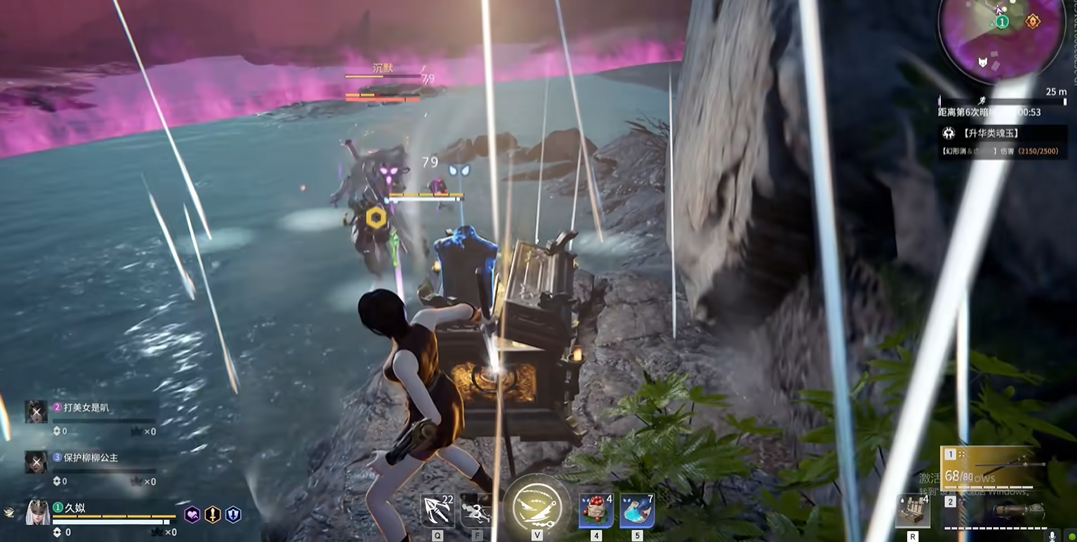This screenshot has width=1077, height=542.
Task: Select the blue scroll consumable slot
Action: [x=636, y=510]
